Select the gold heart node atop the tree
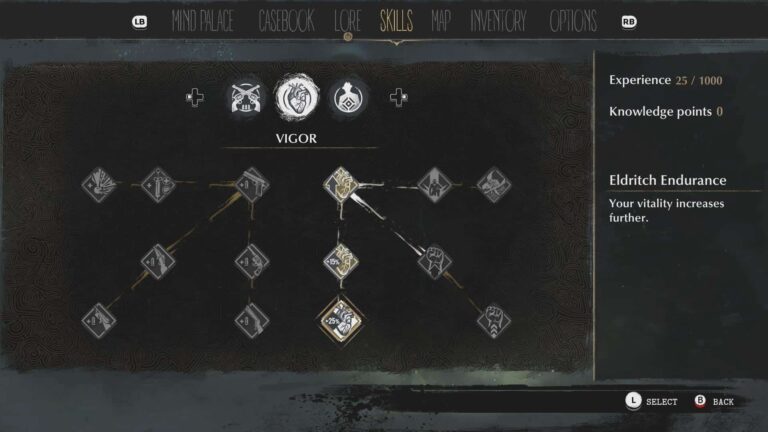This screenshot has height=432, width=768. [341, 185]
